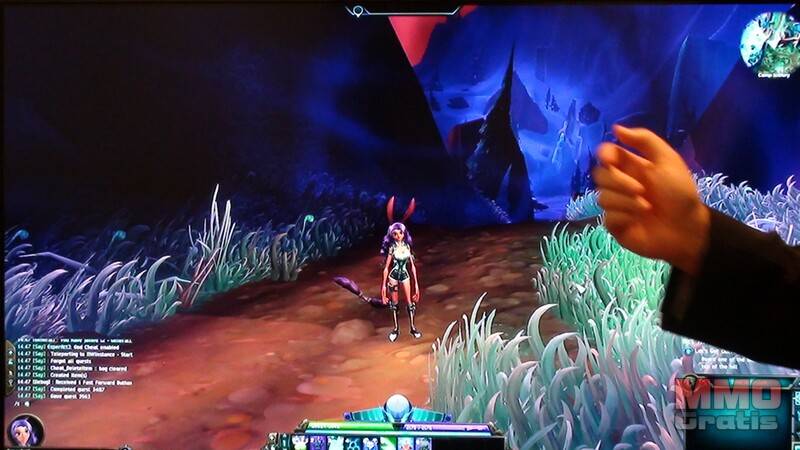Viewport: 800px width, 450px height.
Task: Open the circular minimap
Action: [768, 39]
